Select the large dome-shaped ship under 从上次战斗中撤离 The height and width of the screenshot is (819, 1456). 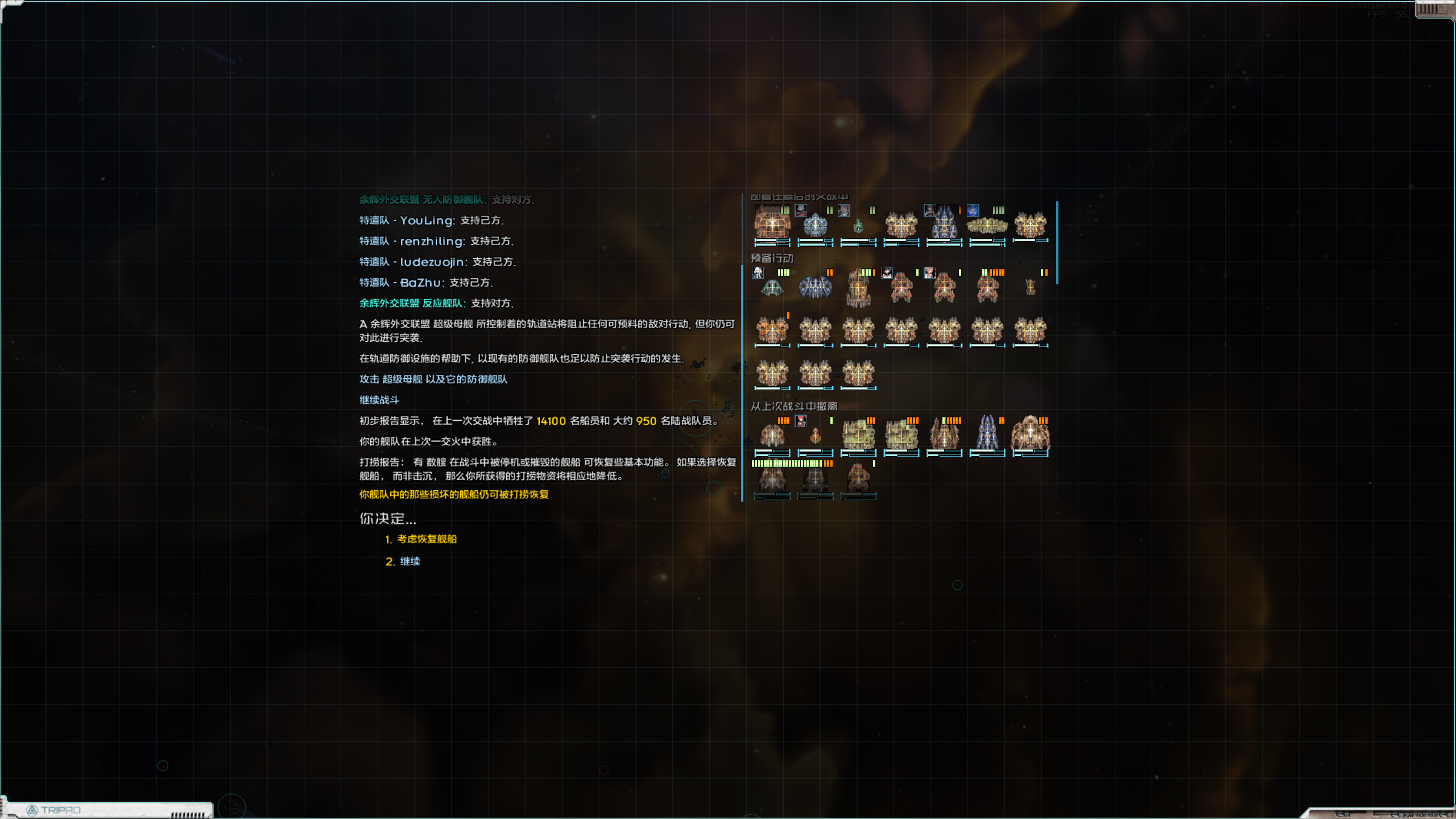click(x=1030, y=435)
